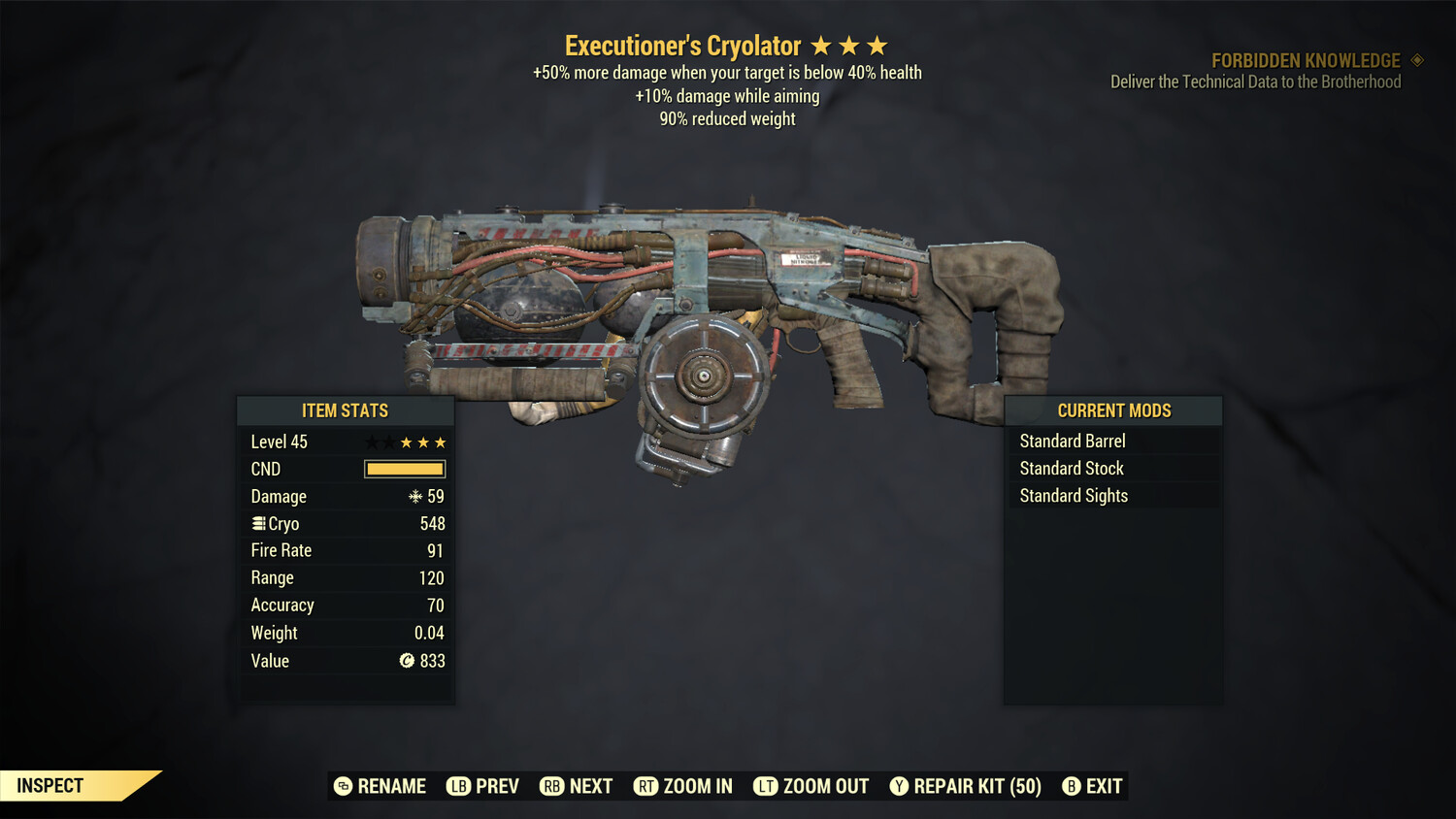The height and width of the screenshot is (819, 1456).
Task: Click the snowflake damage icon
Action: point(416,496)
